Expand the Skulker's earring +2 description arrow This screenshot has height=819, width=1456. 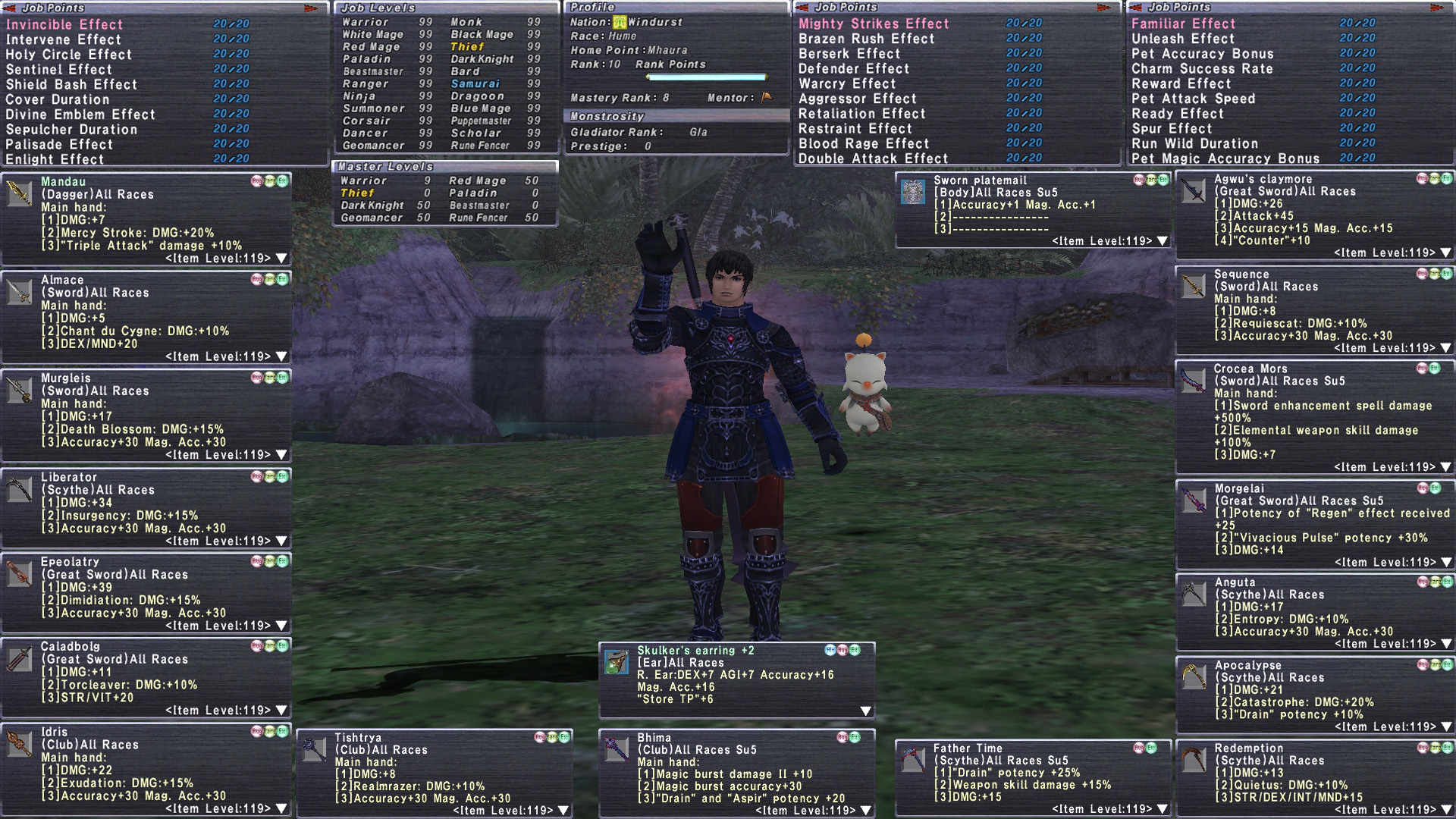tap(865, 711)
